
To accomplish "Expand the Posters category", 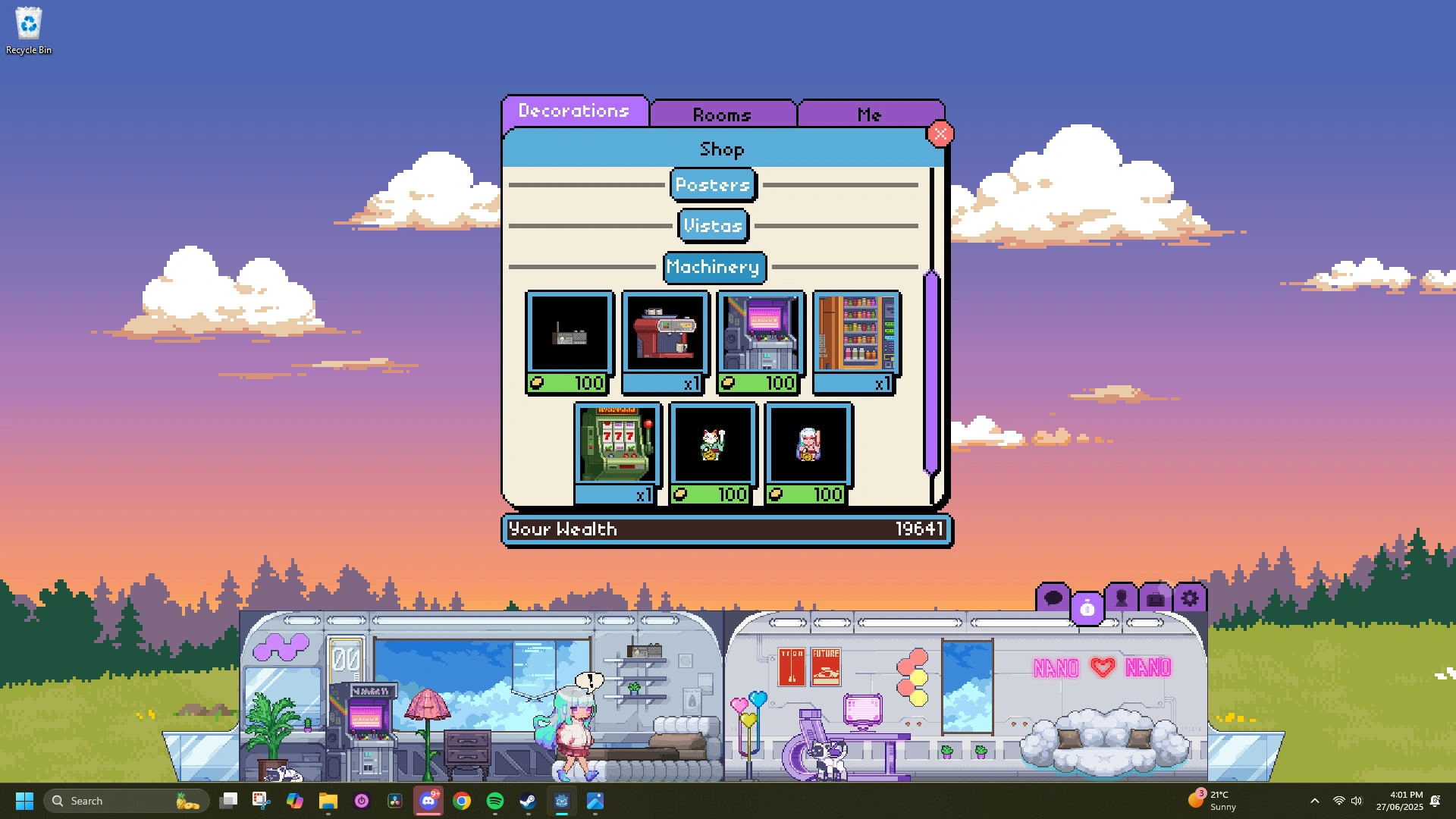I will tap(712, 185).
